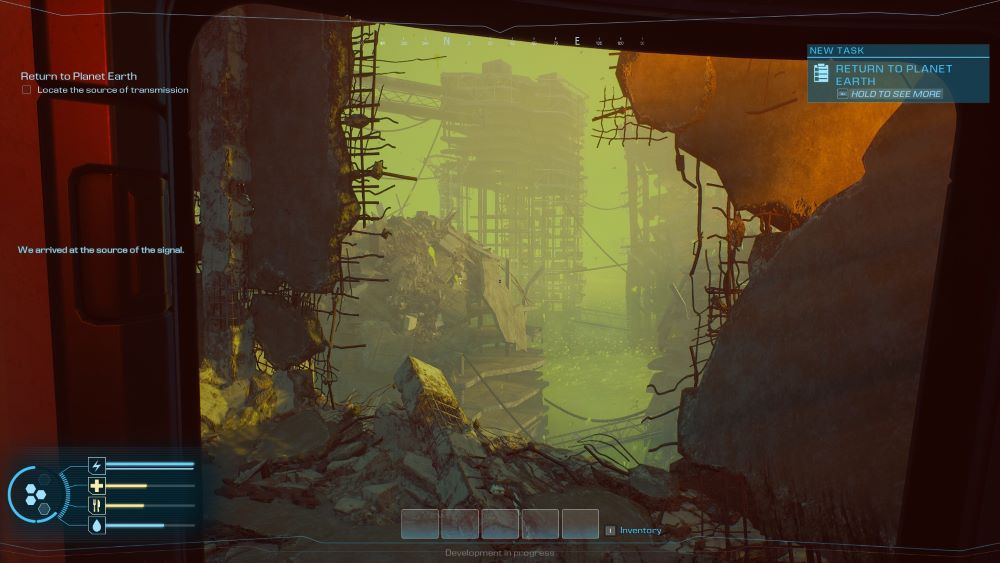Image resolution: width=1000 pixels, height=563 pixels.
Task: Click the fork and knife hunger icon
Action: (x=97, y=506)
